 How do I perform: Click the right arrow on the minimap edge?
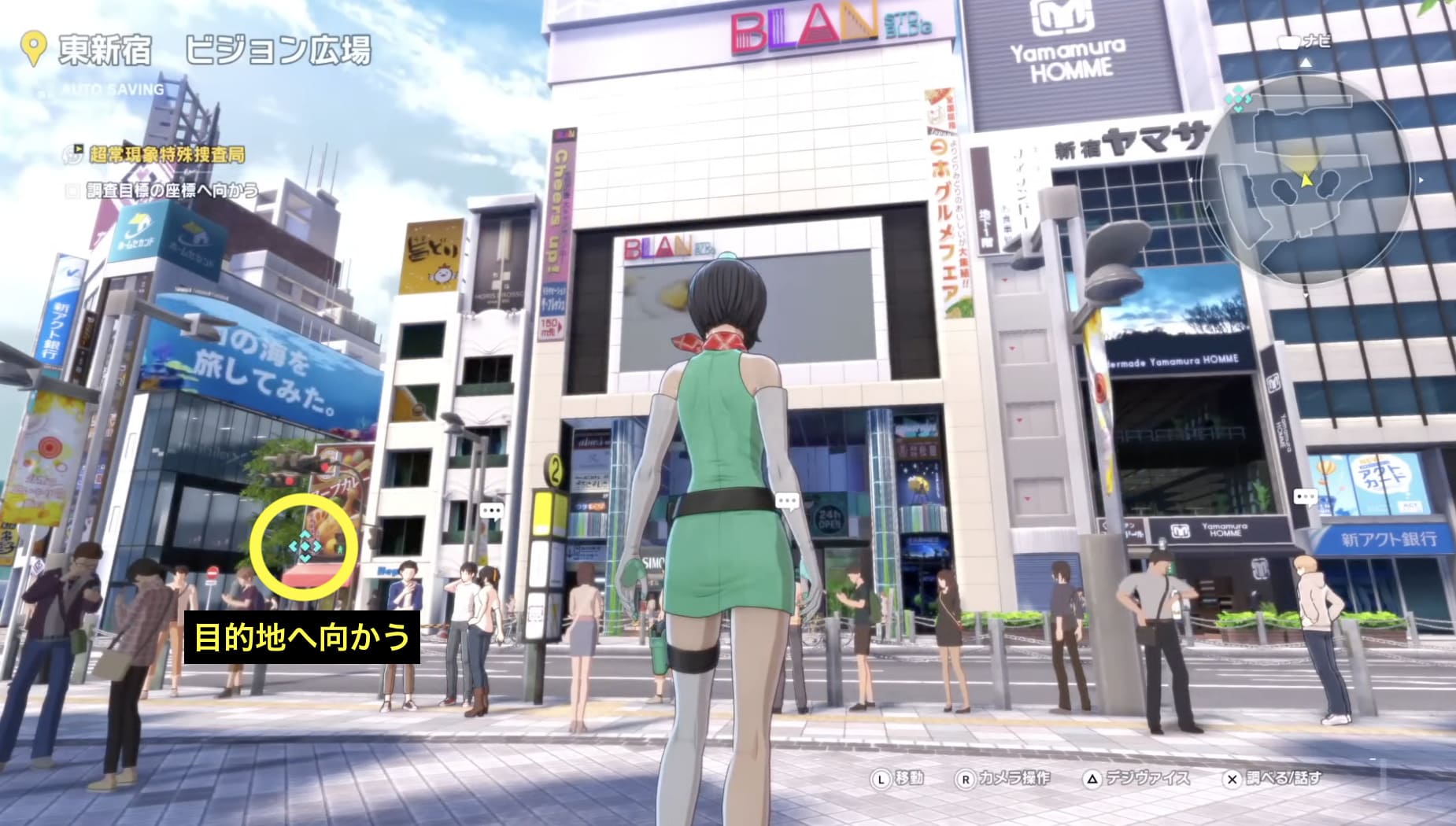1420,180
